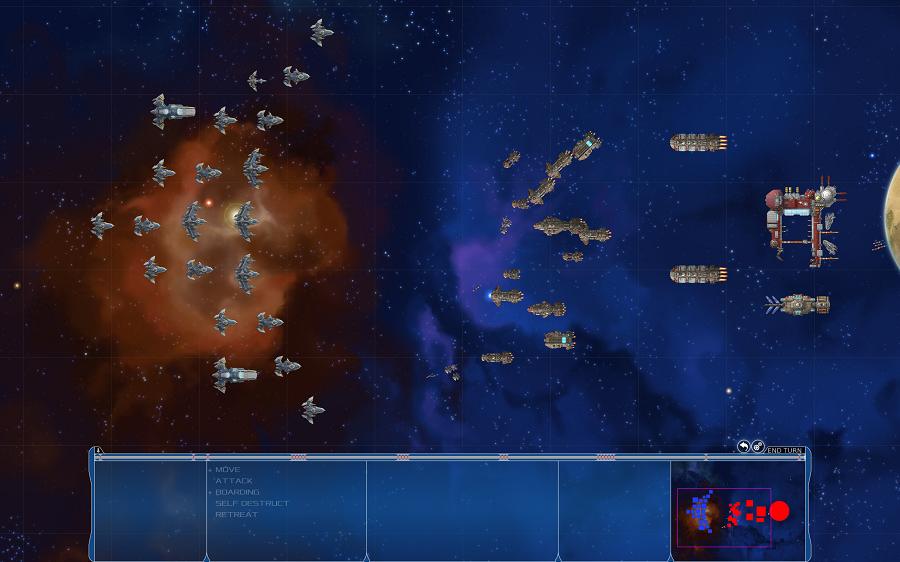Click the battlefield minimap
The height and width of the screenshot is (562, 900).
click(724, 517)
